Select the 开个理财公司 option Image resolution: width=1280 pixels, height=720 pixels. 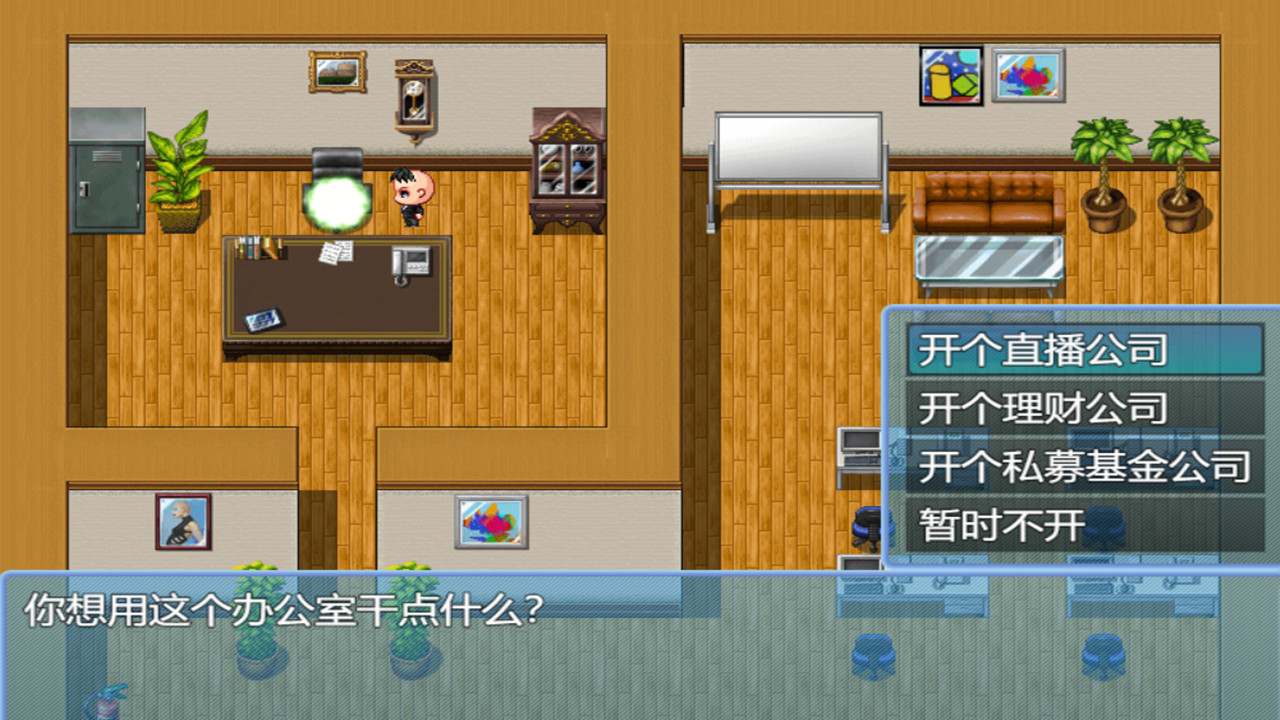[x=1040, y=409]
